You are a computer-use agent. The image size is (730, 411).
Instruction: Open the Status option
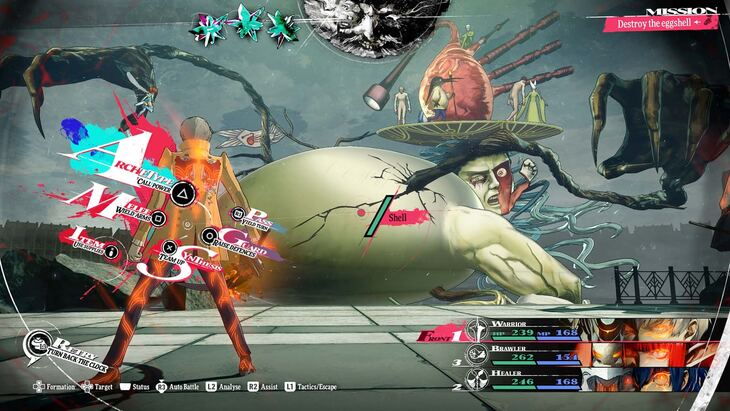pyautogui.click(x=136, y=385)
